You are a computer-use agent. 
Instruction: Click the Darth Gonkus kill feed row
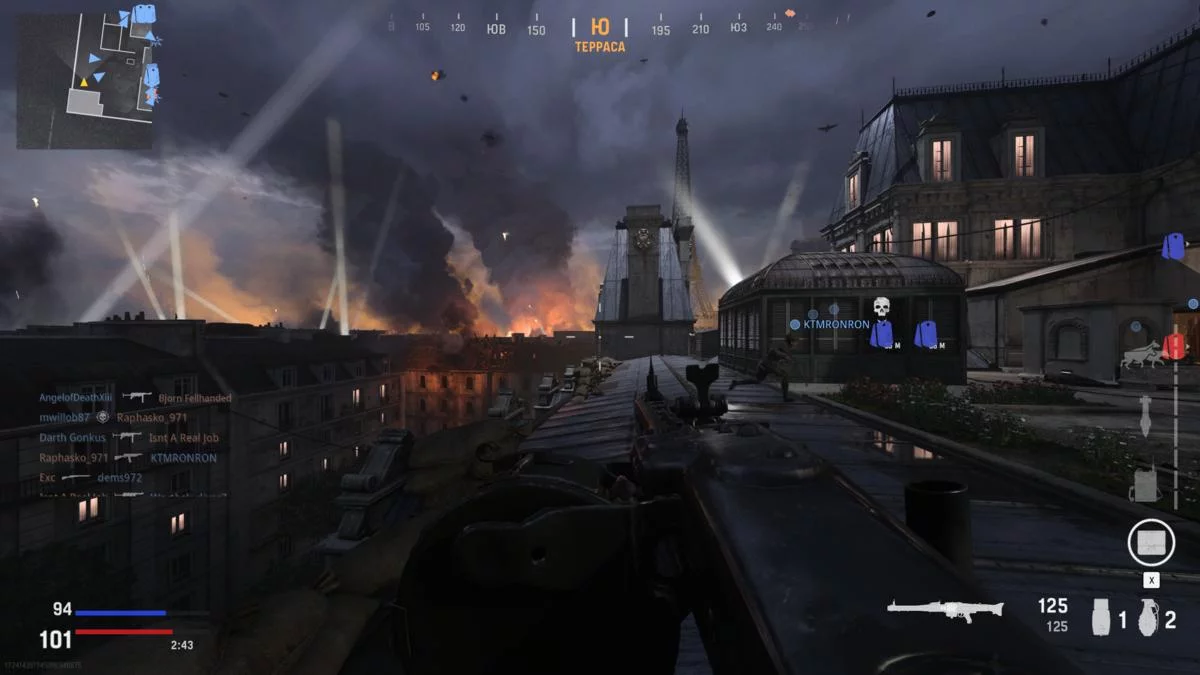pyautogui.click(x=128, y=438)
